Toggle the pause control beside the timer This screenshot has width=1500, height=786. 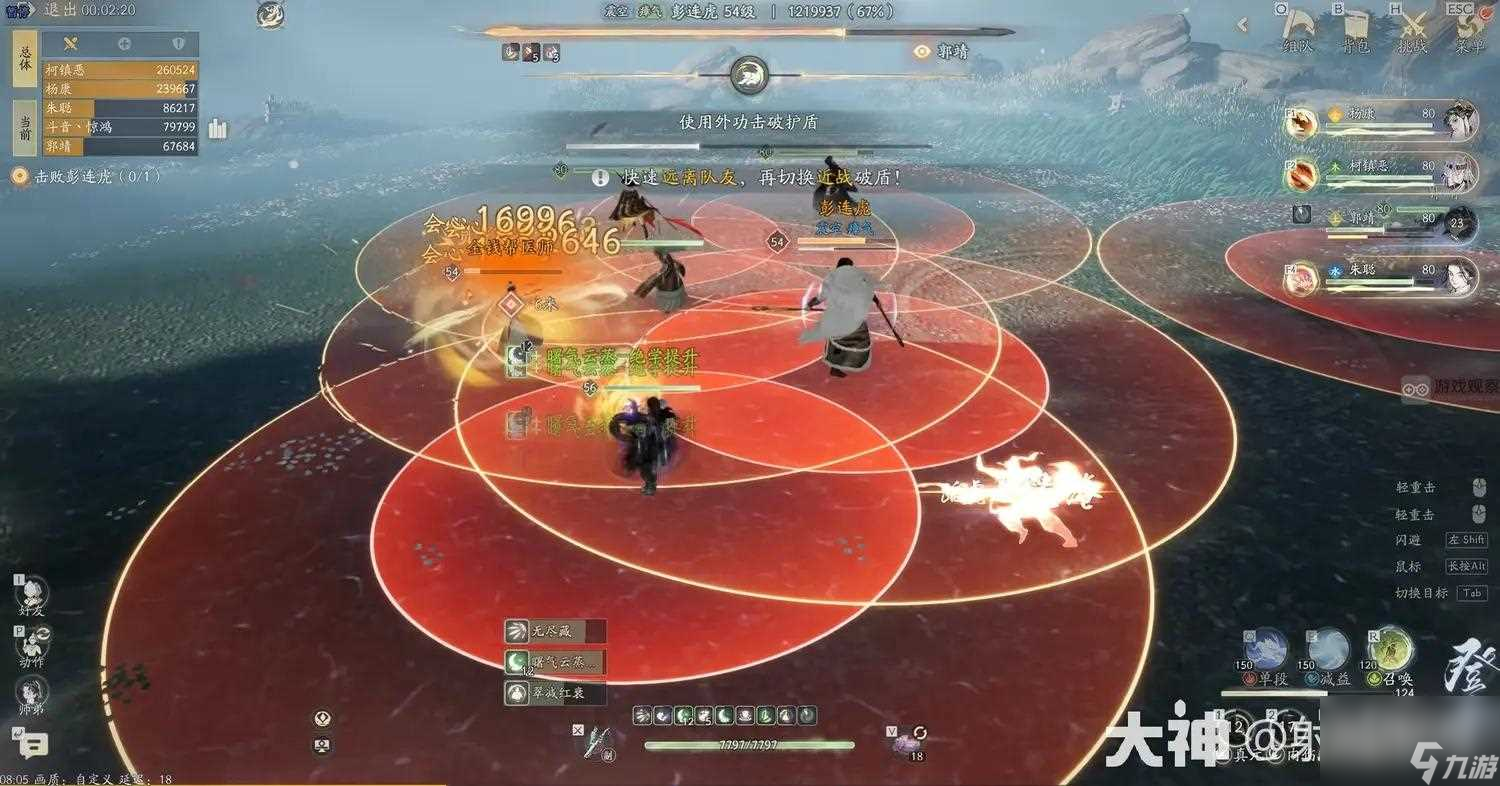click(x=16, y=12)
